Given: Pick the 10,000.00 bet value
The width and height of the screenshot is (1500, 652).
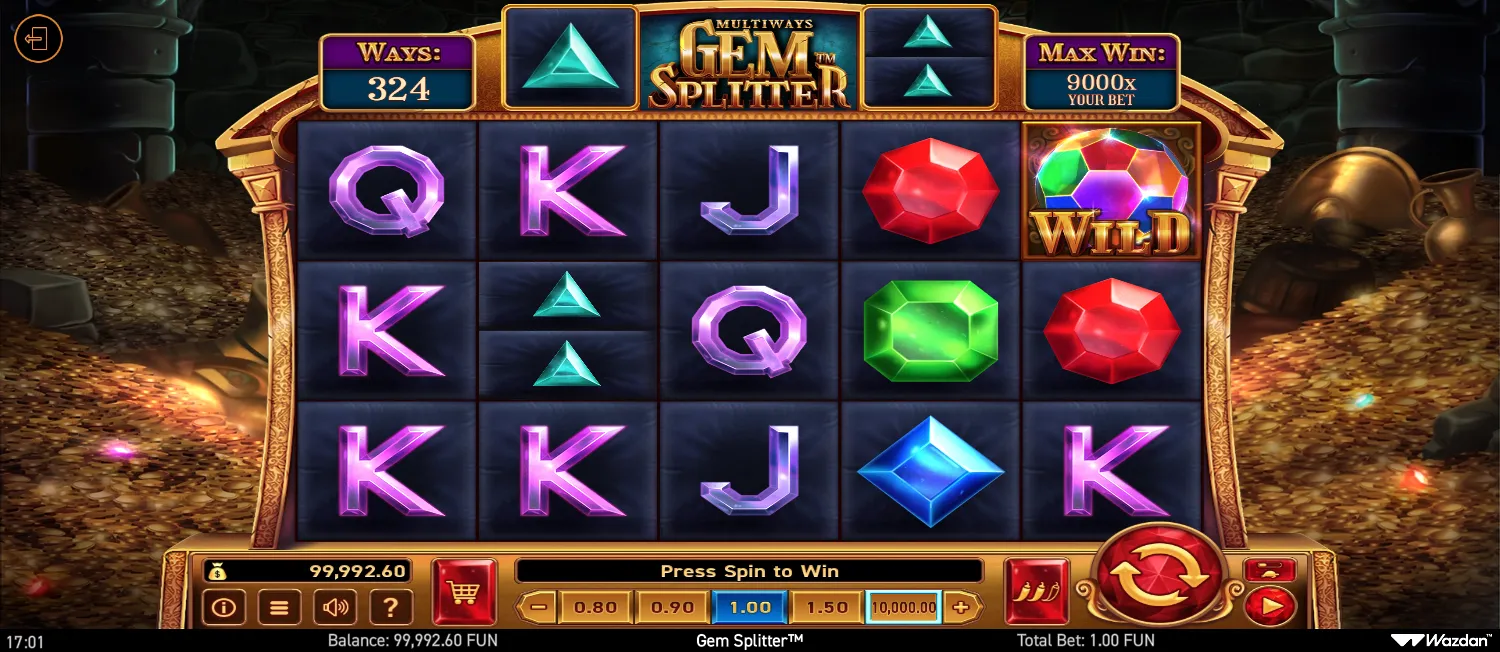Looking at the screenshot, I should (903, 607).
